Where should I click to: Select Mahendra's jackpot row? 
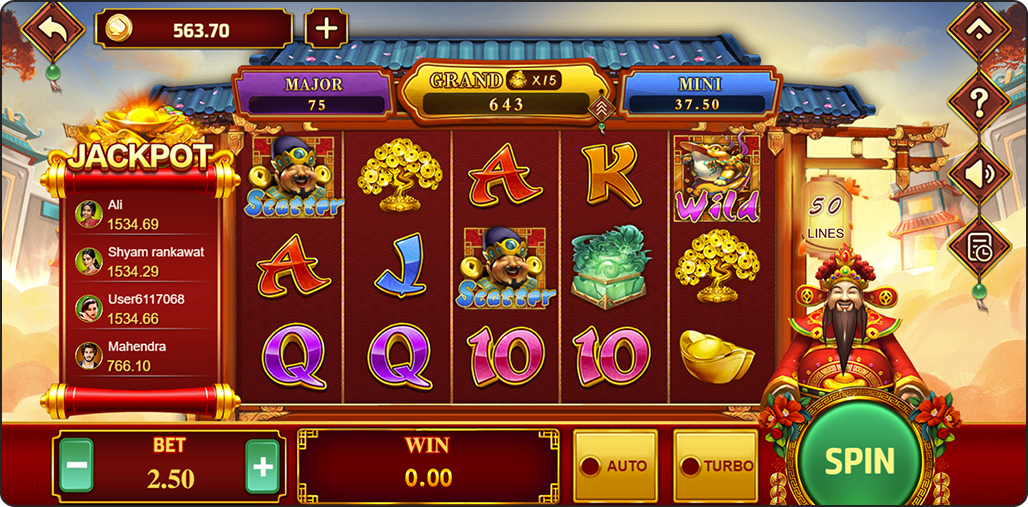coord(140,355)
